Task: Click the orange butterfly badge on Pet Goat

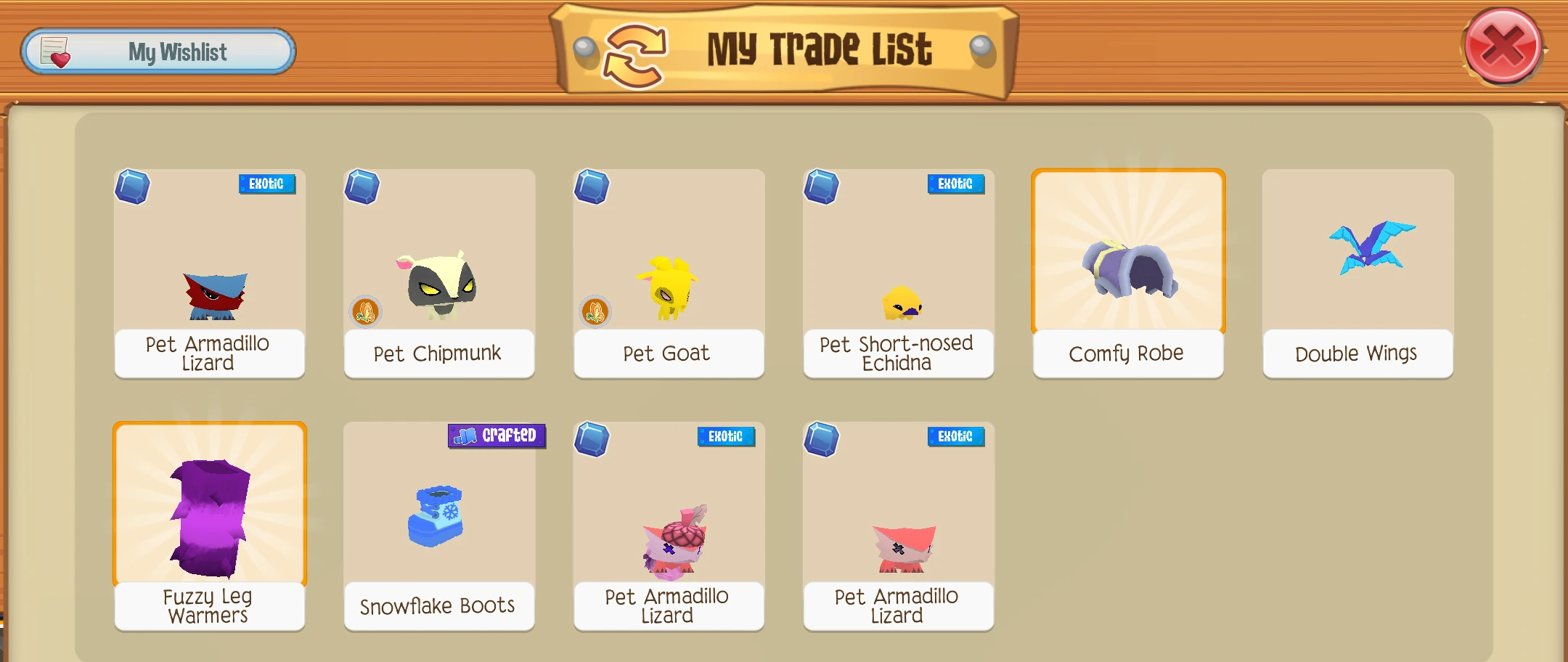Action: 597,311
